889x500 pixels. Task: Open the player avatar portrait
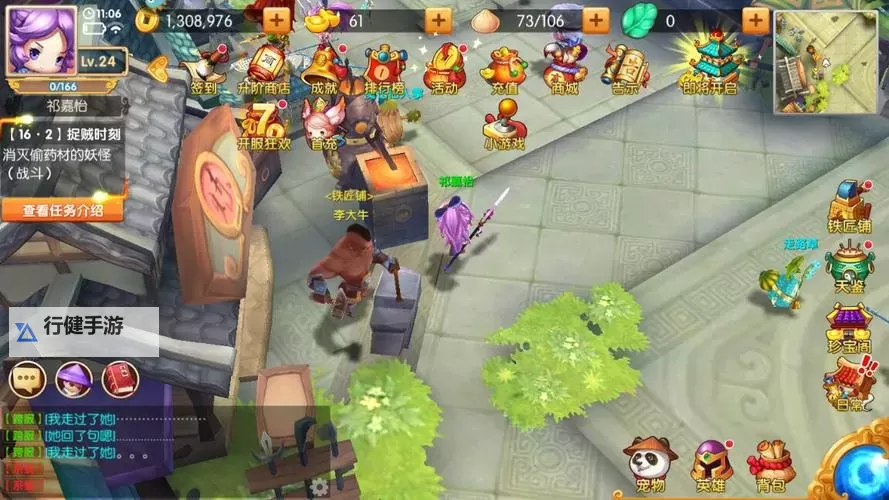[42, 39]
